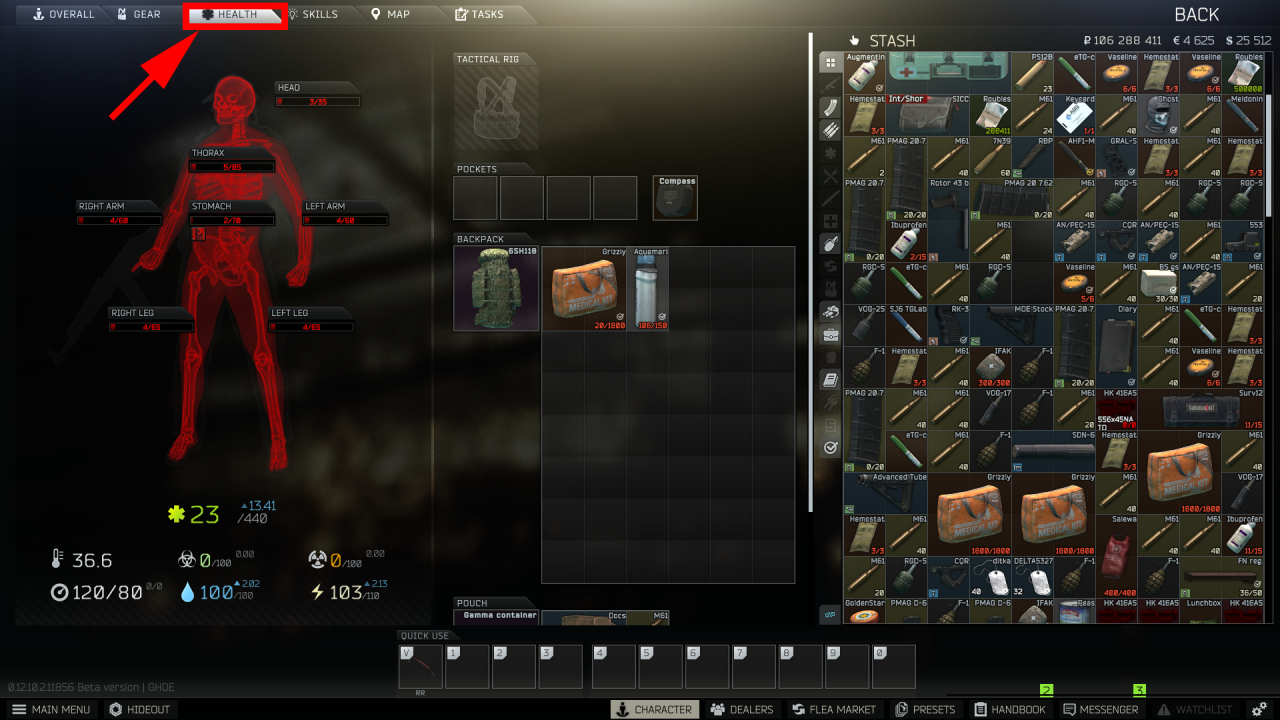Select the quest items checkmark filter
Image resolution: width=1280 pixels, height=720 pixels.
pyautogui.click(x=830, y=446)
